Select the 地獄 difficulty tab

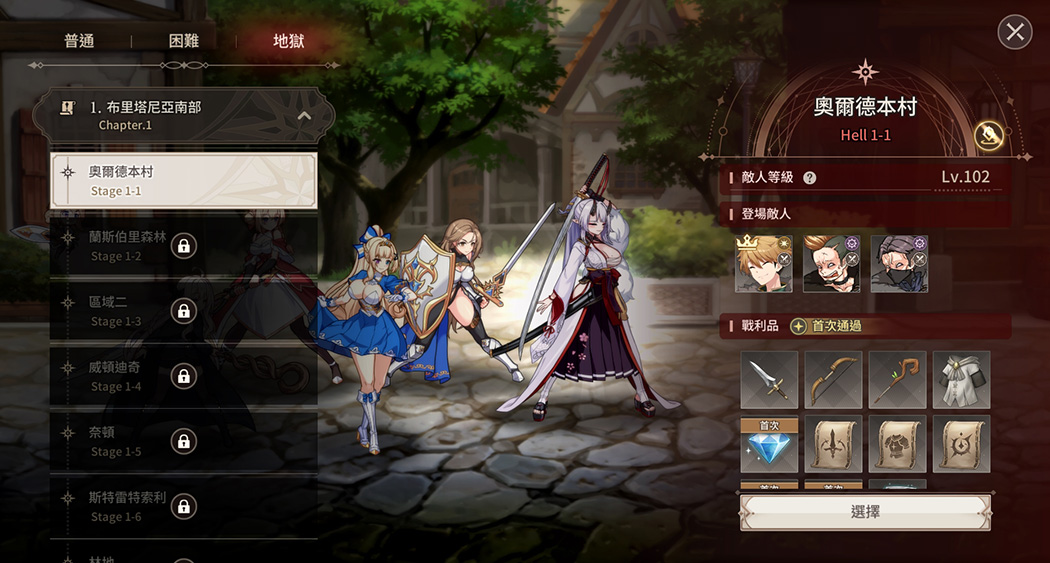pyautogui.click(x=289, y=41)
